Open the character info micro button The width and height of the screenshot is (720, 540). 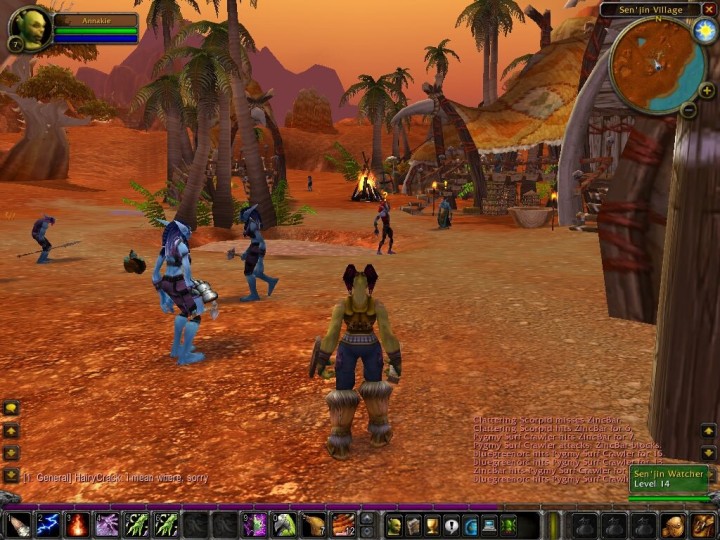(x=394, y=524)
